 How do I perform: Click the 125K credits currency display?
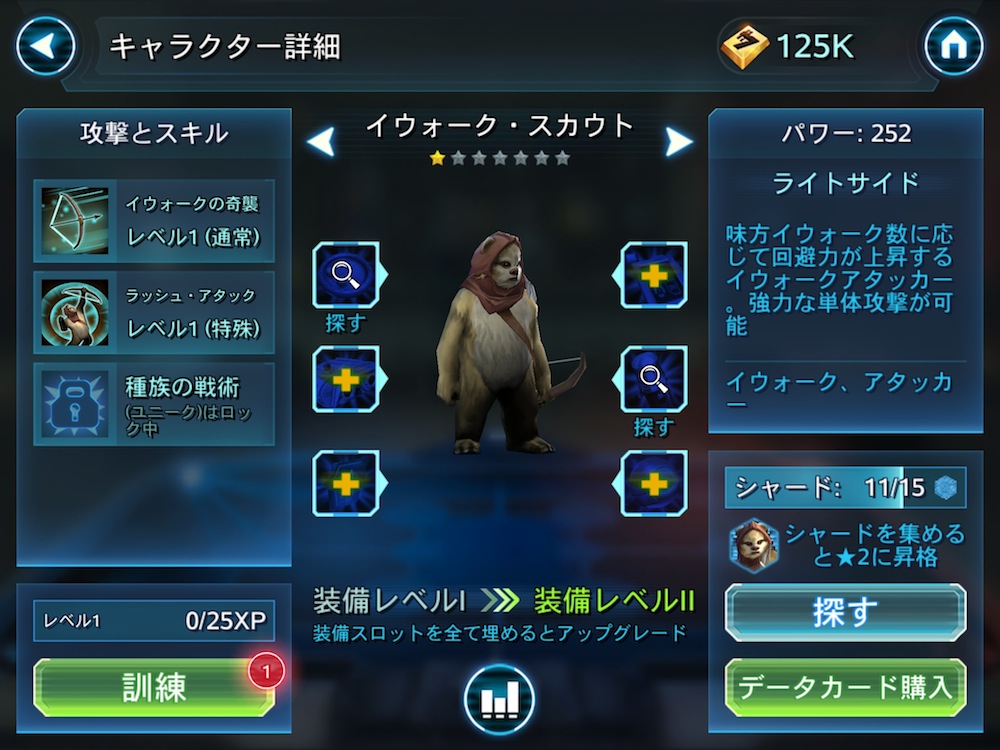click(790, 46)
